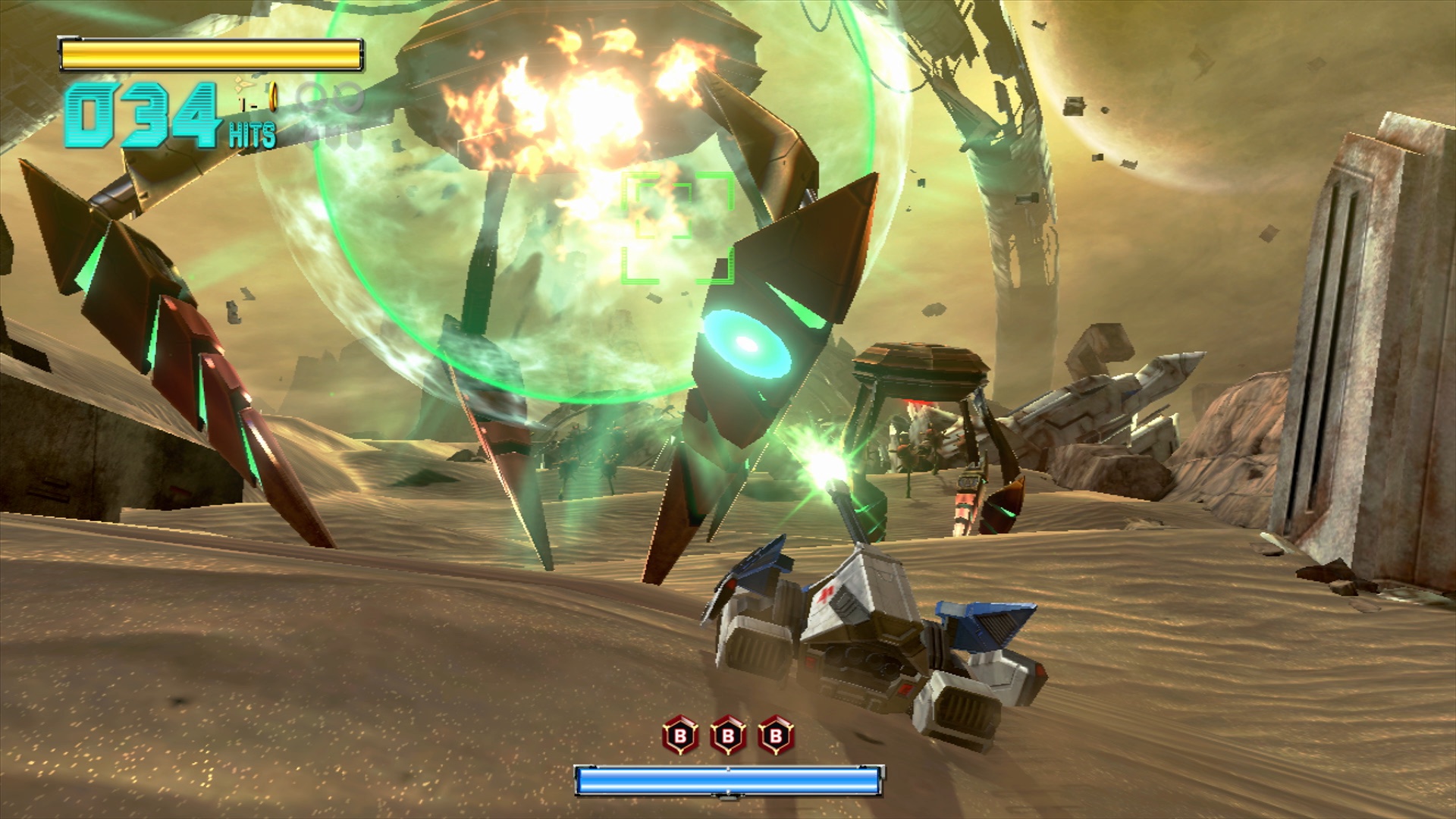Select the bomb stock HUD section
Image resolution: width=1456 pixels, height=819 pixels.
pyautogui.click(x=726, y=734)
